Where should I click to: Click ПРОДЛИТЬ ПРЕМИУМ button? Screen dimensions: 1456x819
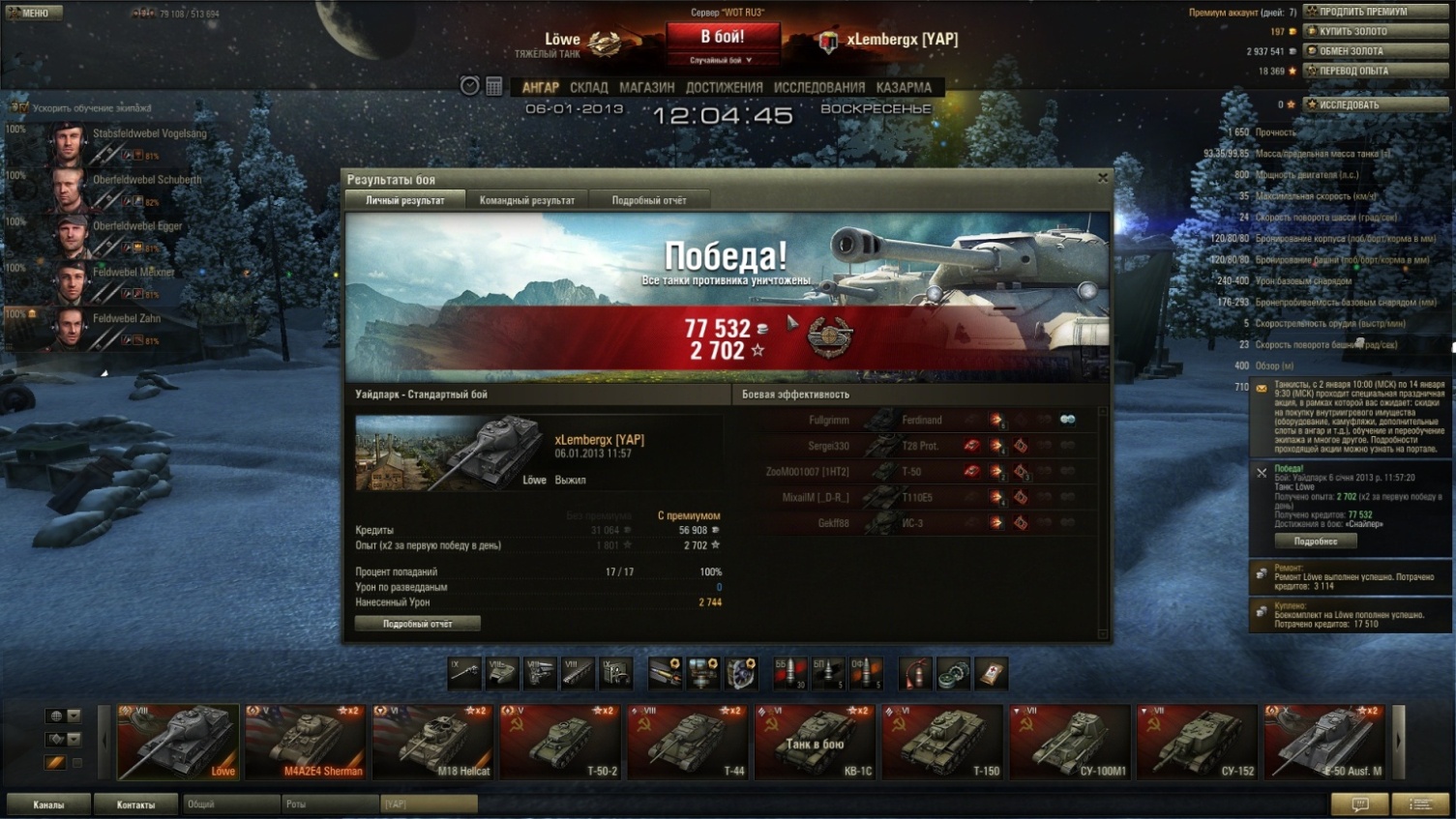click(x=1375, y=12)
